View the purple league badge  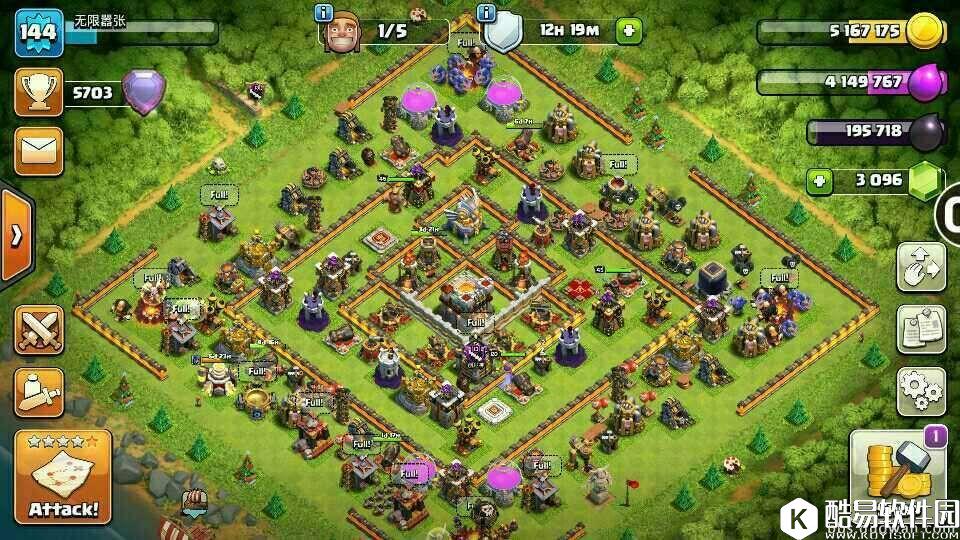click(143, 92)
